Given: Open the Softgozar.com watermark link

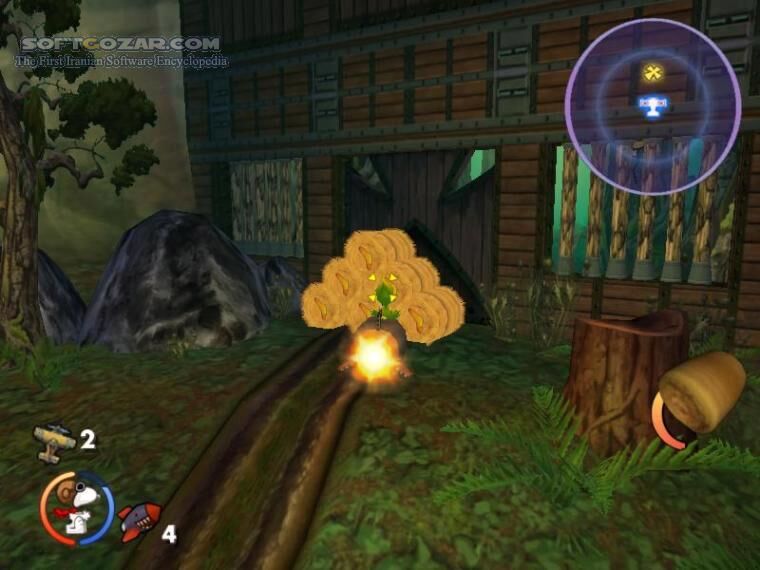Looking at the screenshot, I should point(120,44).
